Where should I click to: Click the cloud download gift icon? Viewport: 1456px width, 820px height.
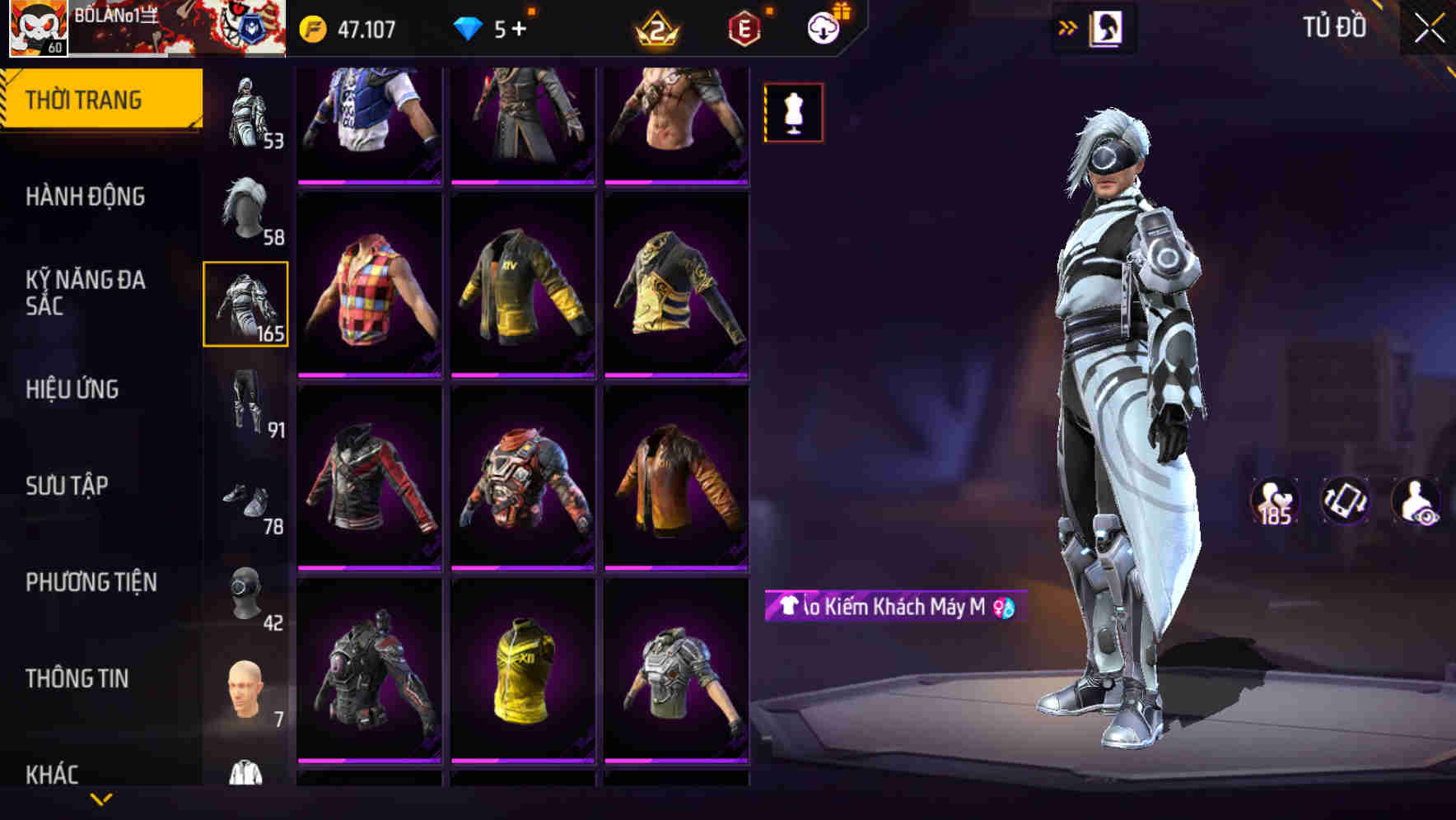[x=824, y=26]
